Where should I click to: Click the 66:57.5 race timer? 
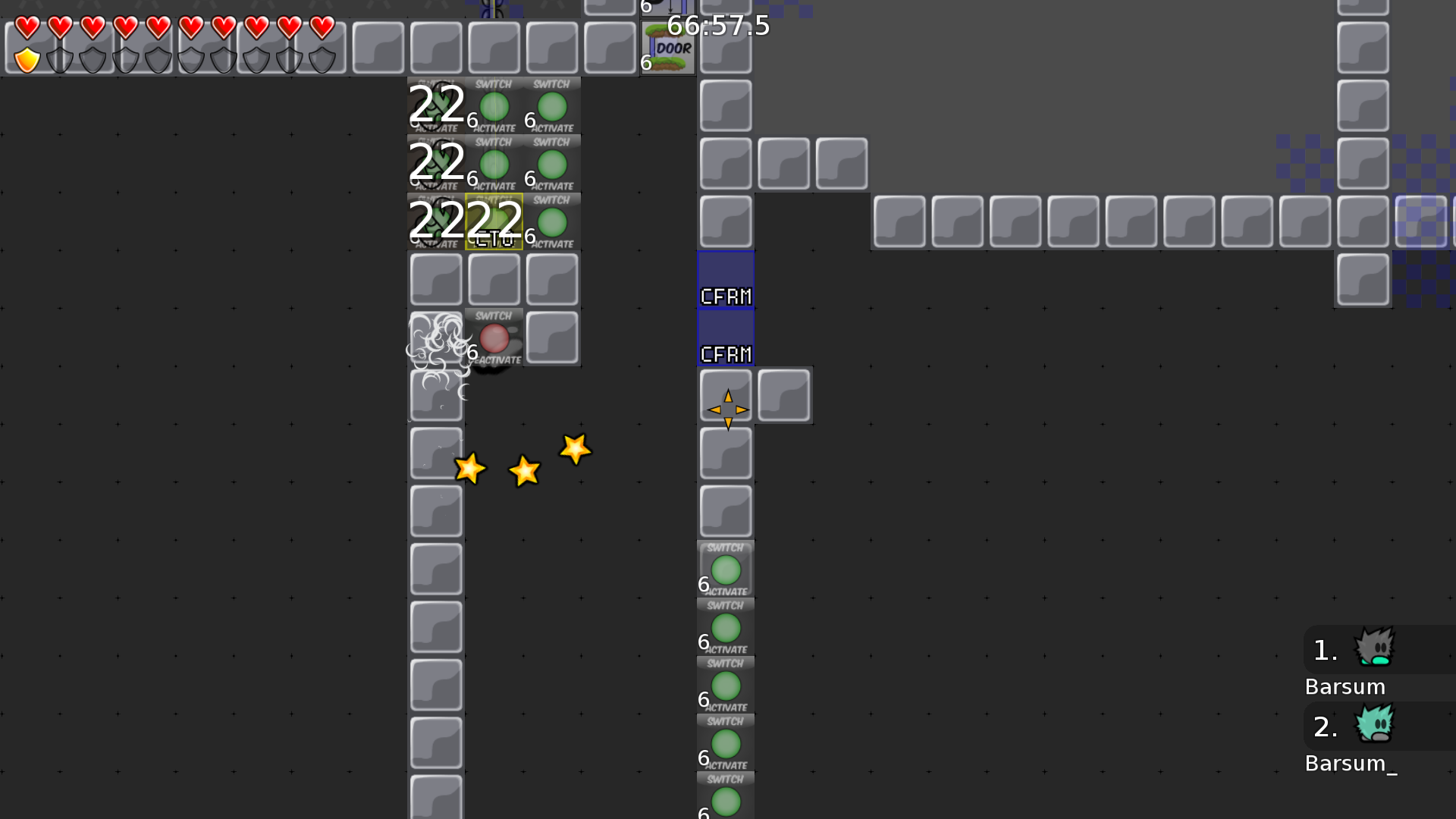717,27
